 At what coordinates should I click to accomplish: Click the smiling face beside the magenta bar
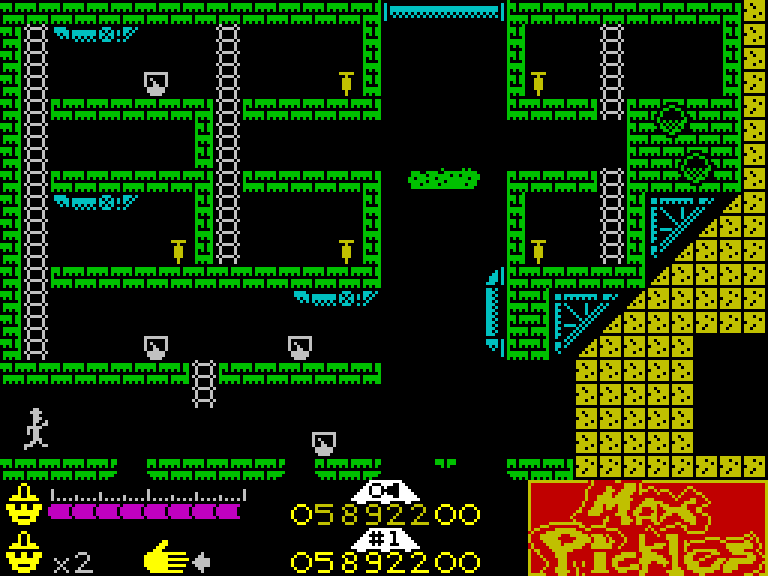tap(22, 505)
